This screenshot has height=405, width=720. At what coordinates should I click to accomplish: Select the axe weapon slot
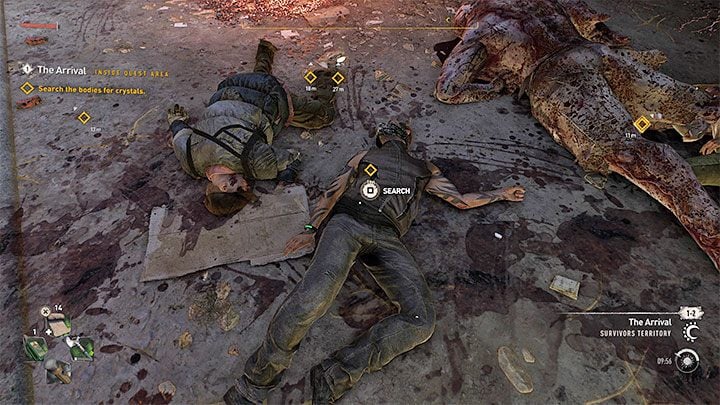coord(82,348)
